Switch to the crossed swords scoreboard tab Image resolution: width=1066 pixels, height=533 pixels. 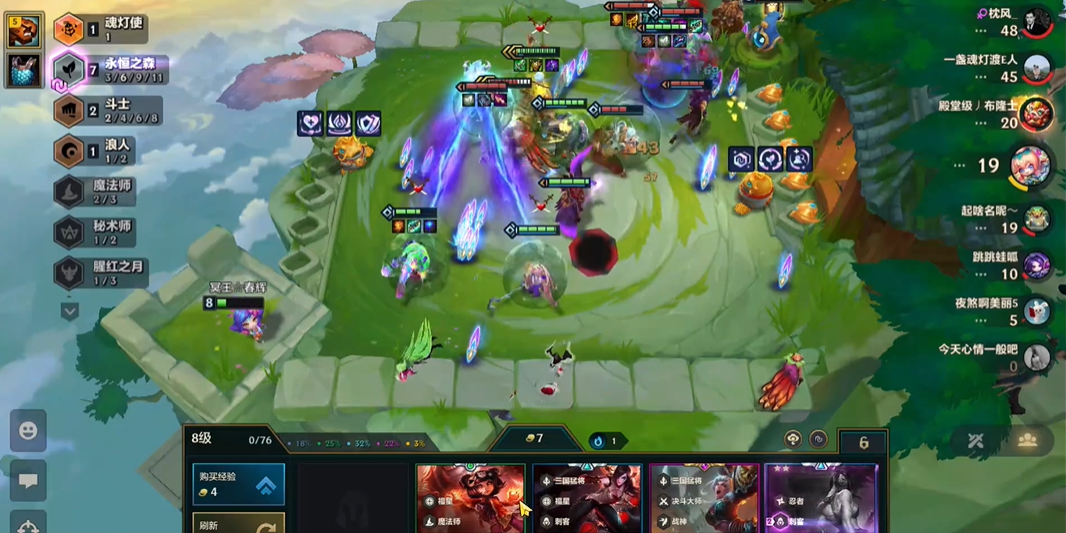[x=976, y=440]
